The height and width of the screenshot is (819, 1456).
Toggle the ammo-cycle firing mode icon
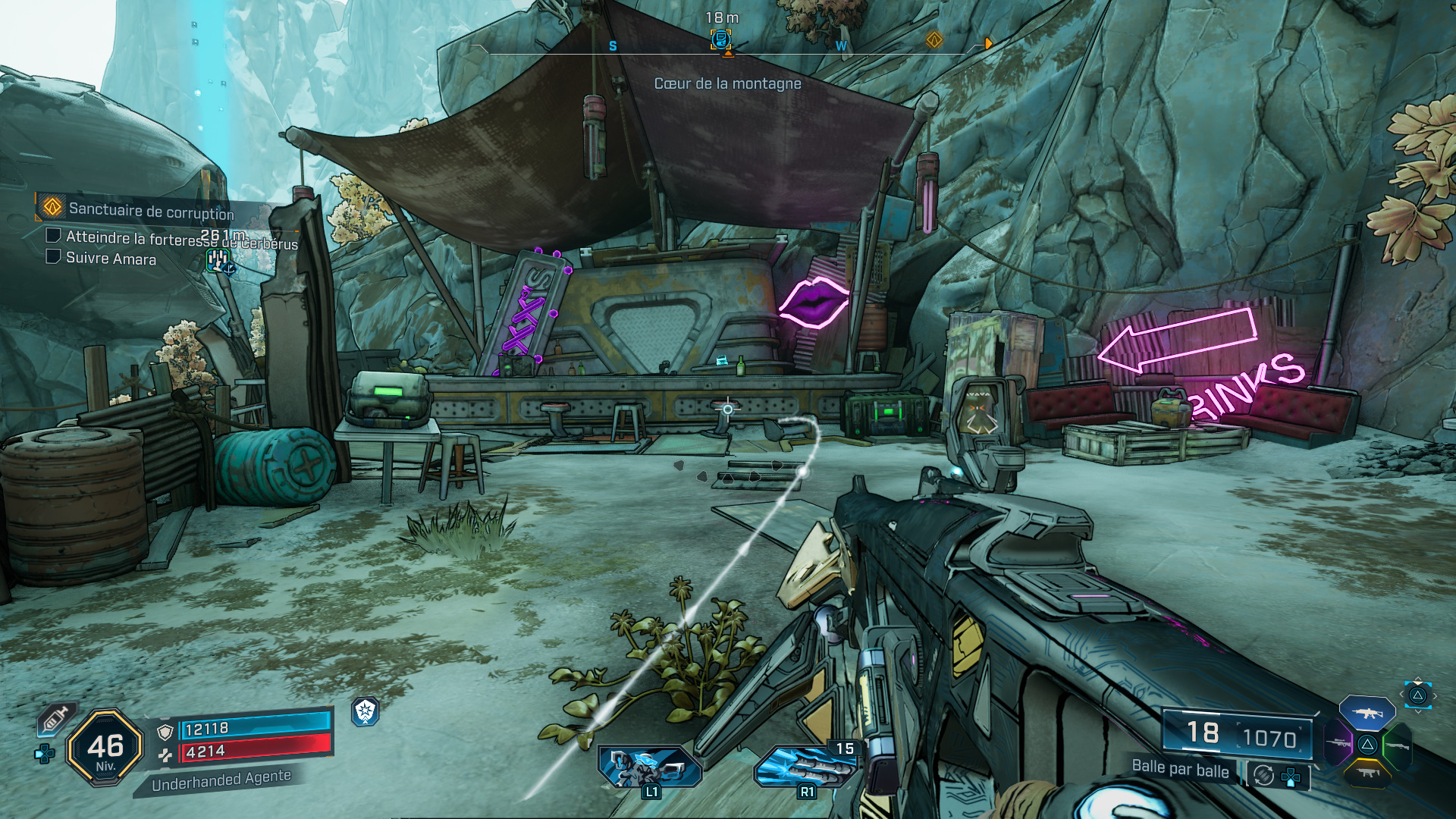[x=1263, y=775]
